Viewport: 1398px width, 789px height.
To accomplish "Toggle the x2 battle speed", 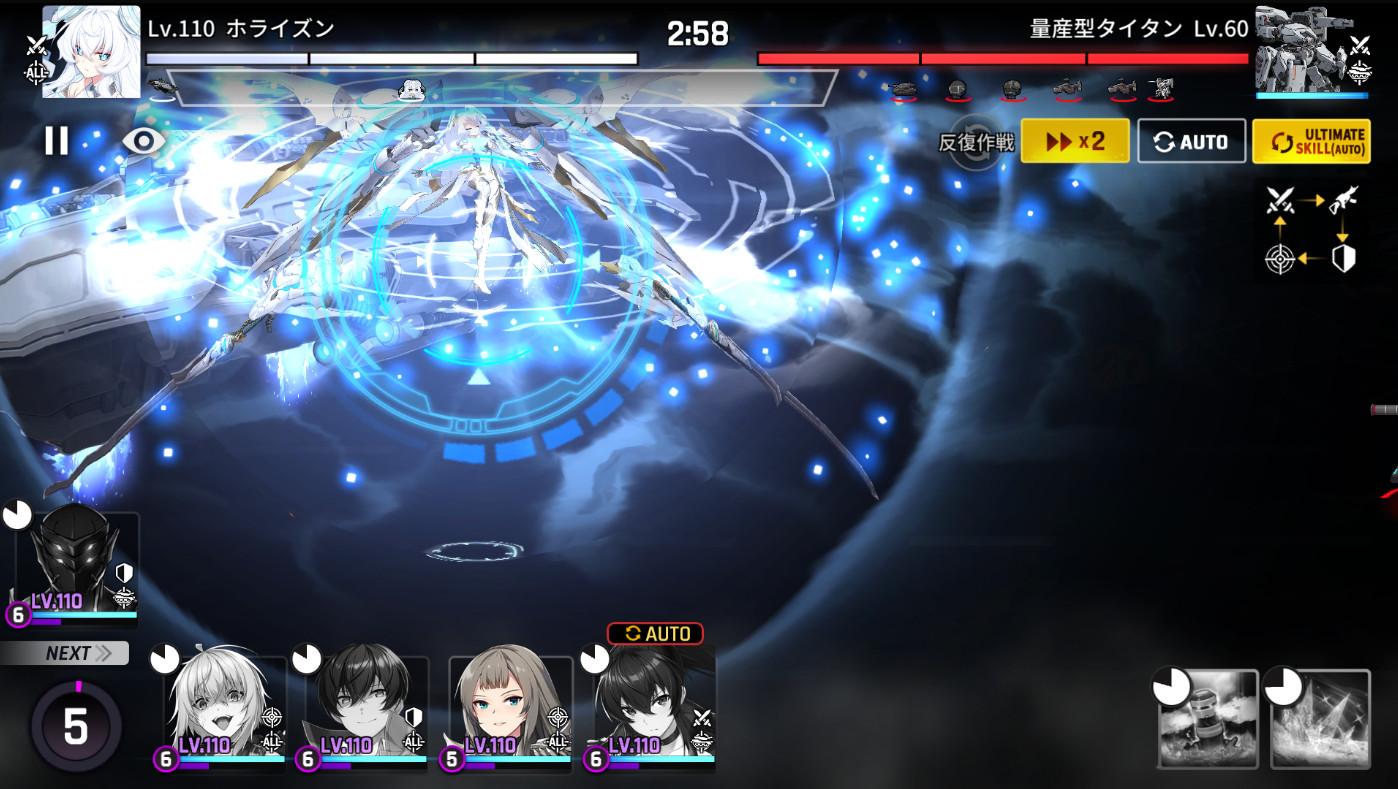I will [x=1075, y=140].
